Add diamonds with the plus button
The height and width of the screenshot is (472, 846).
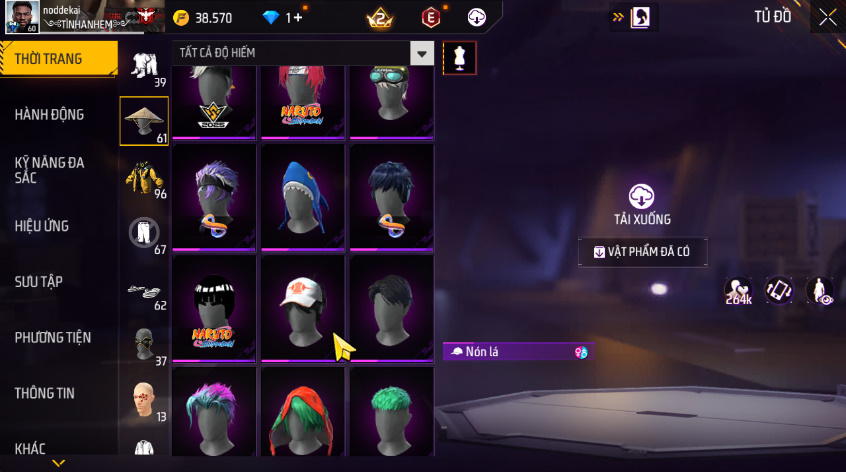tap(298, 18)
